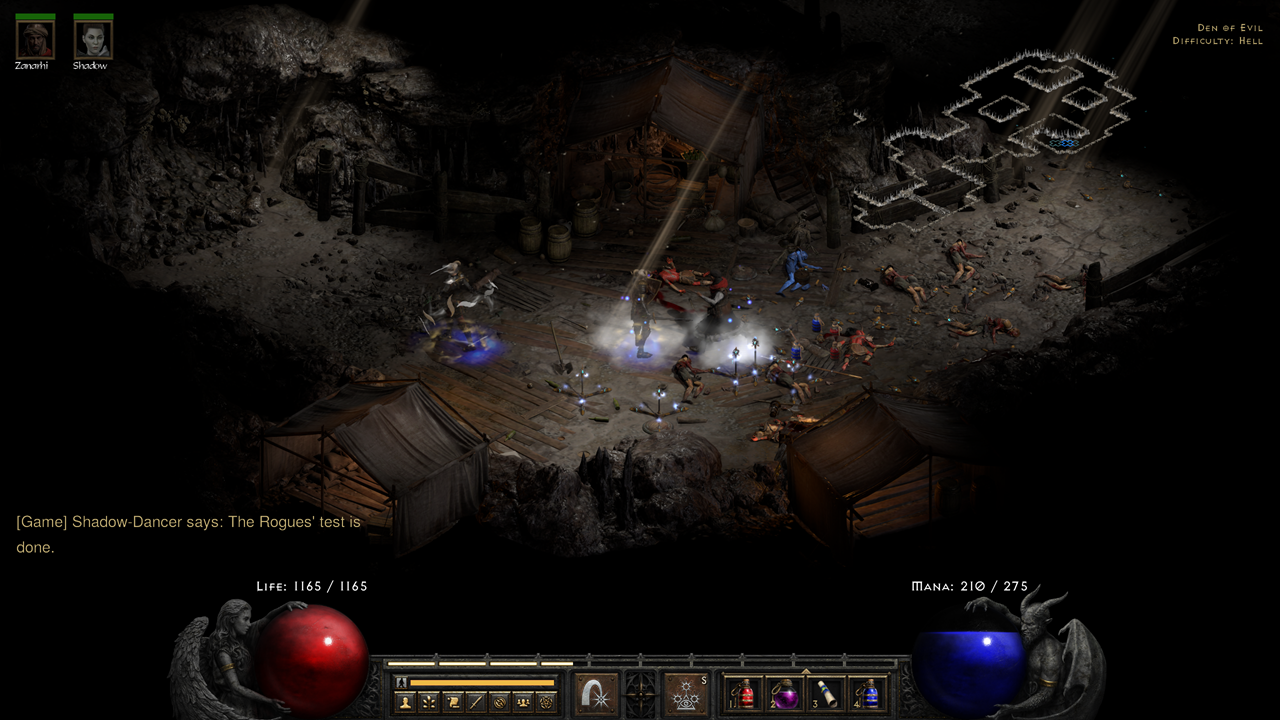
Task: Drink the purple rejuvenation potion in slot 2
Action: click(786, 693)
